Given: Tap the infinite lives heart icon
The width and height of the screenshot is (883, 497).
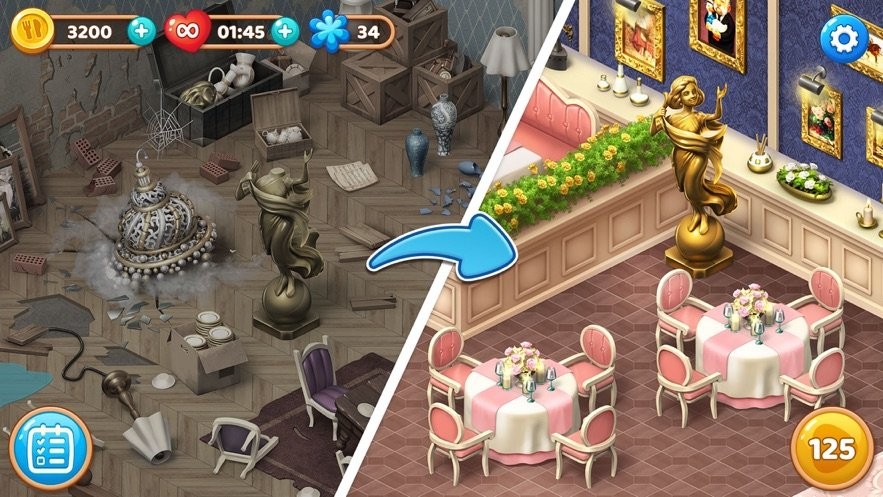Looking at the screenshot, I should [185, 31].
